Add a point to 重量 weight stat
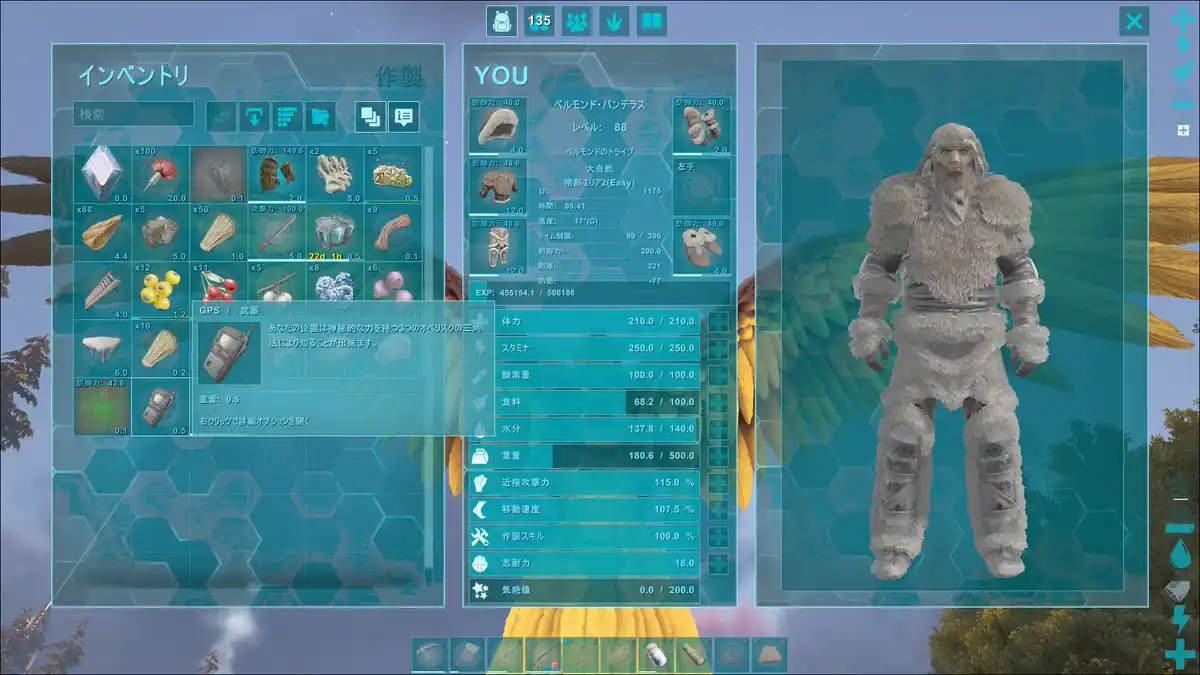 point(718,456)
